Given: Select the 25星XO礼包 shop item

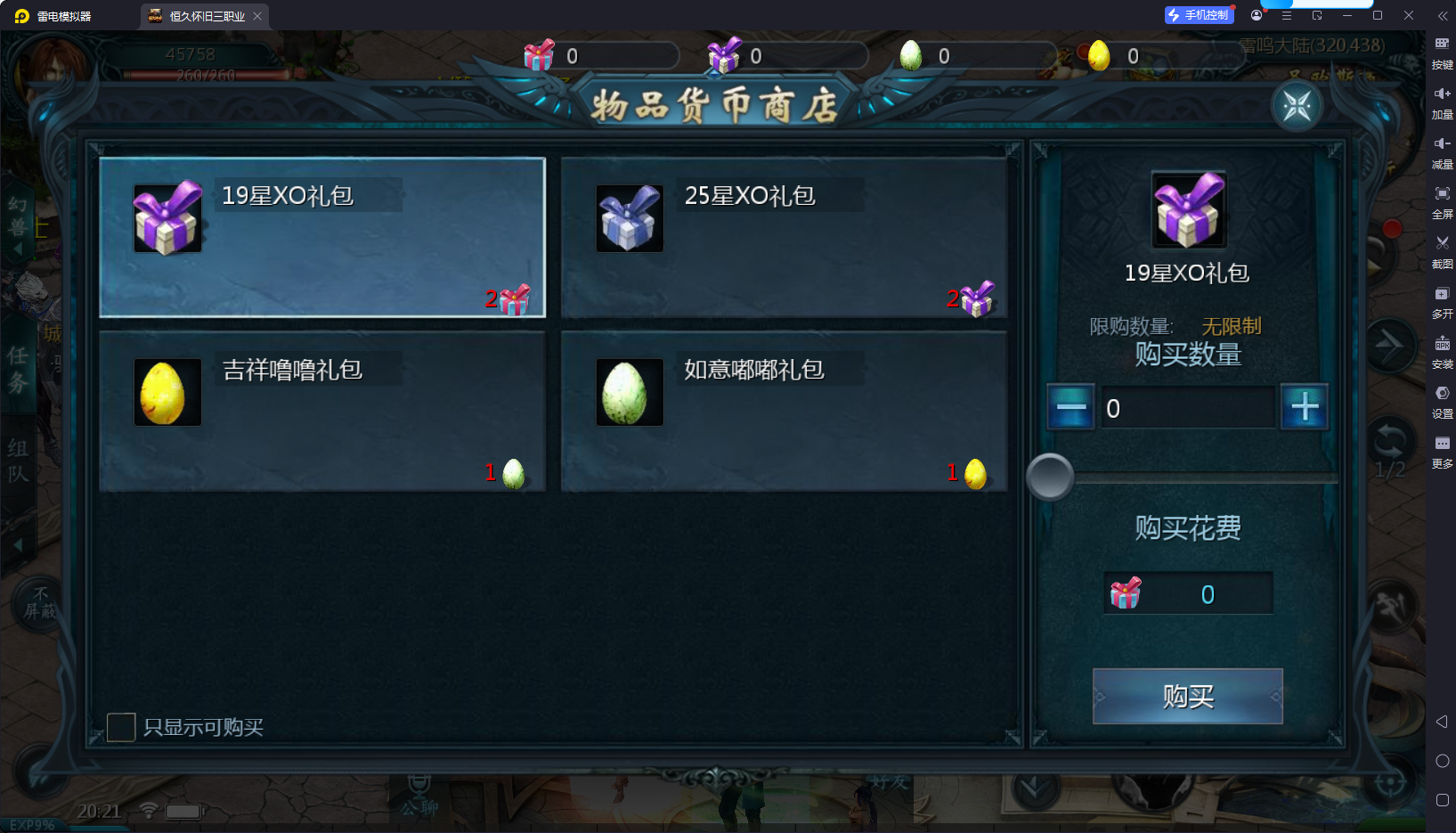Looking at the screenshot, I should click(784, 237).
